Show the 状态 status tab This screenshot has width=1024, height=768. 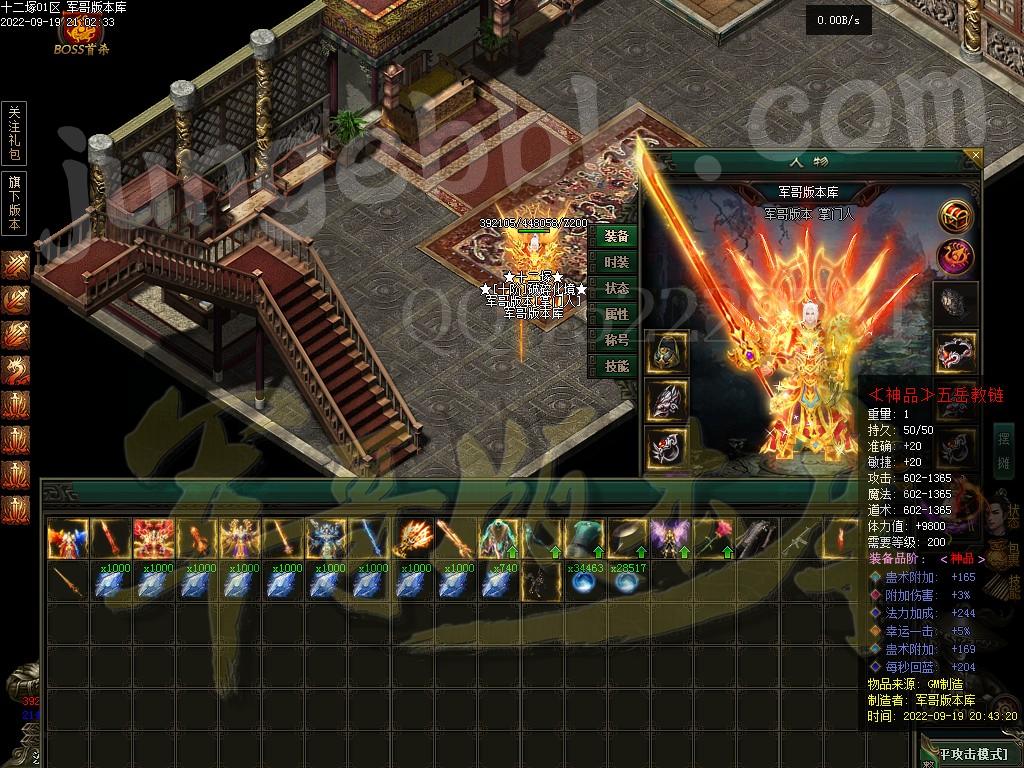(x=617, y=288)
